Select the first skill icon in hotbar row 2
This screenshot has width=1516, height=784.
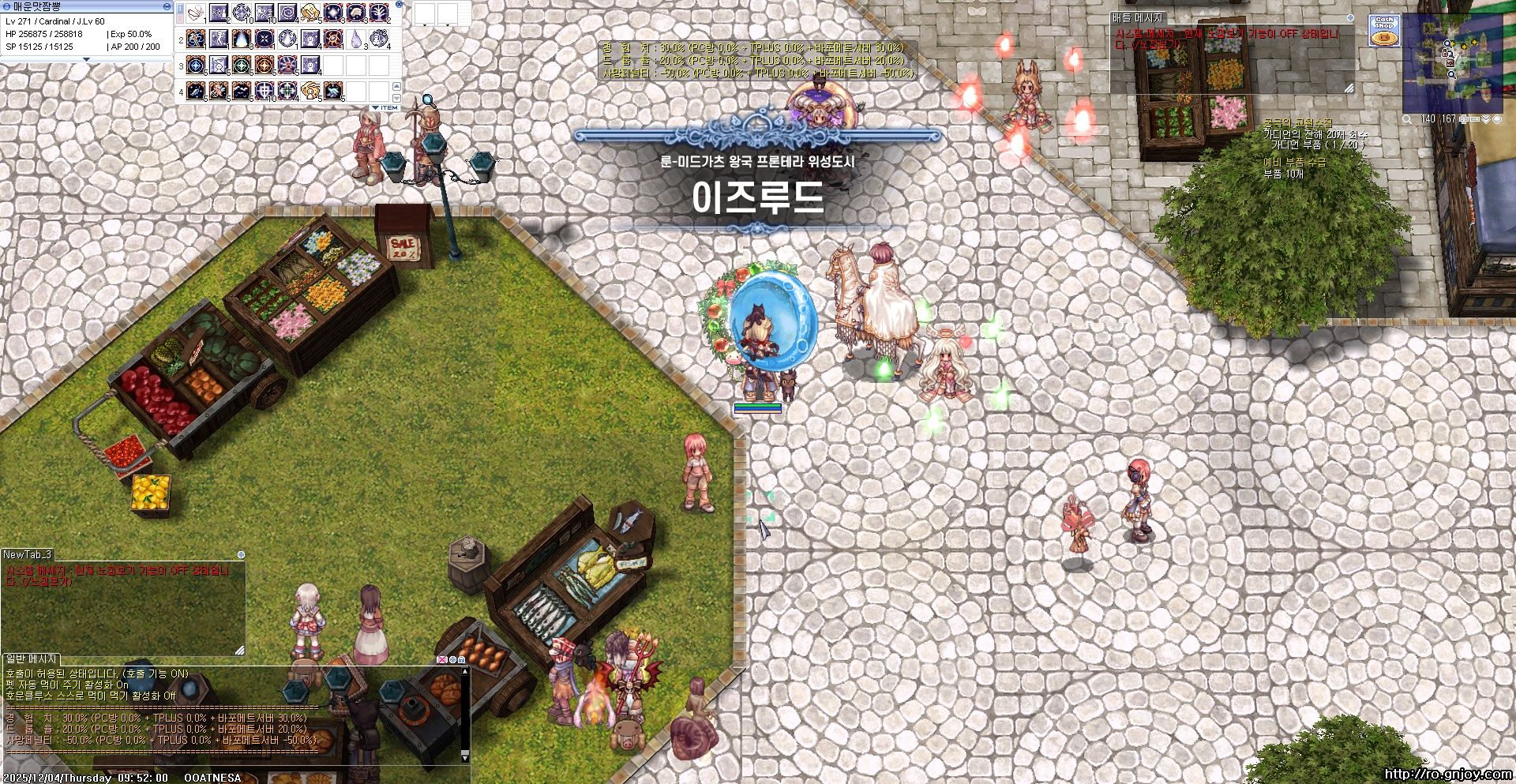point(194,39)
